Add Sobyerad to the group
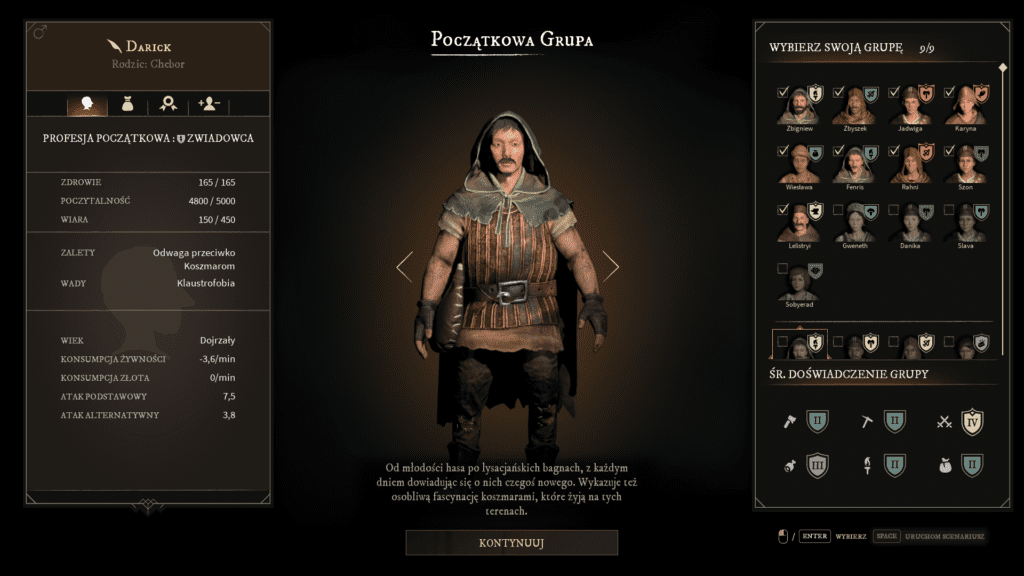Screen dimensions: 1024x576 pyautogui.click(x=783, y=268)
